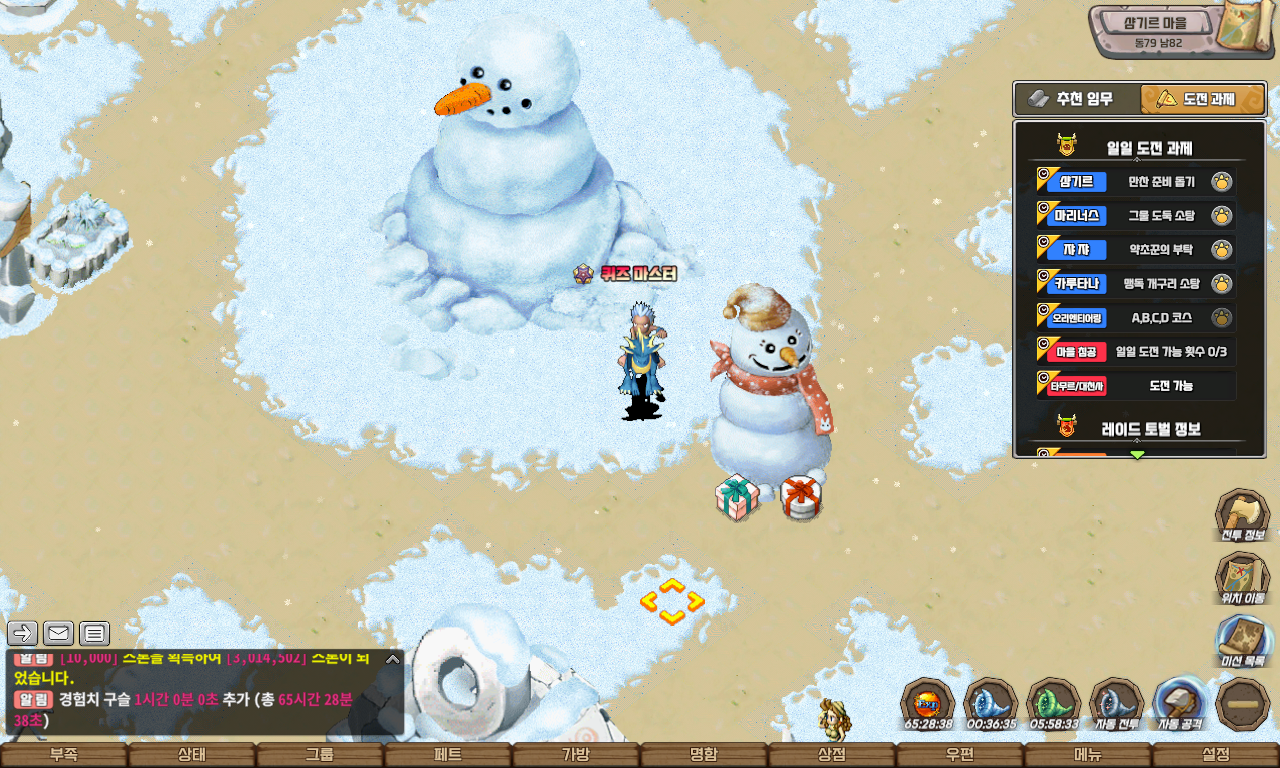Select the 마을 침공 challenge row
Screen dimensions: 1280x768
click(x=1136, y=352)
